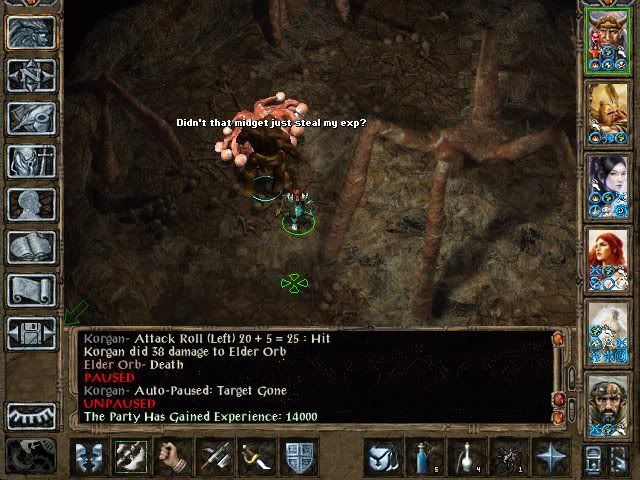Select the golden-armored character portrait
Screen dimensions: 640x480
click(607, 112)
